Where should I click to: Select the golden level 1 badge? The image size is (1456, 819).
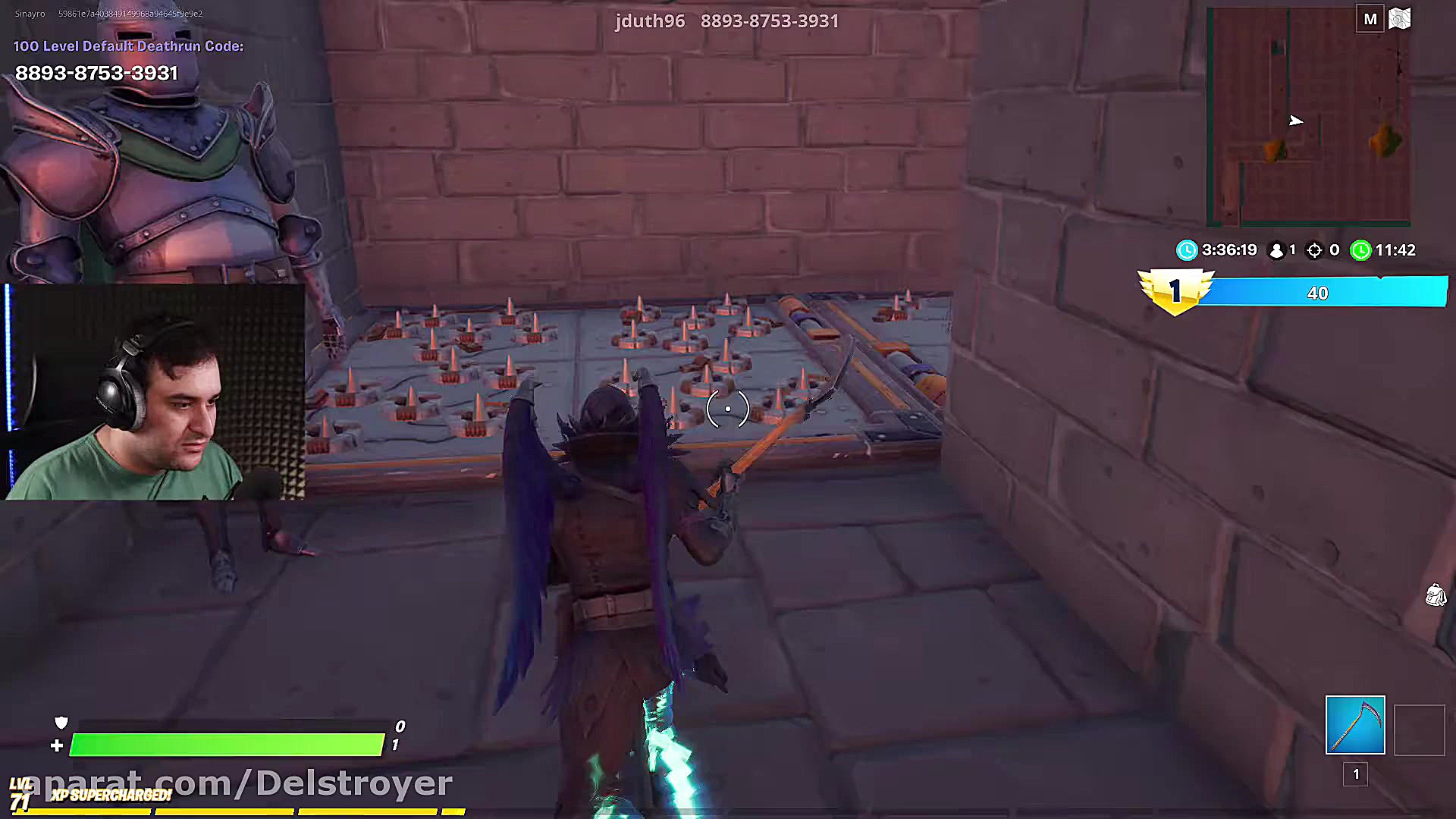pos(1175,290)
